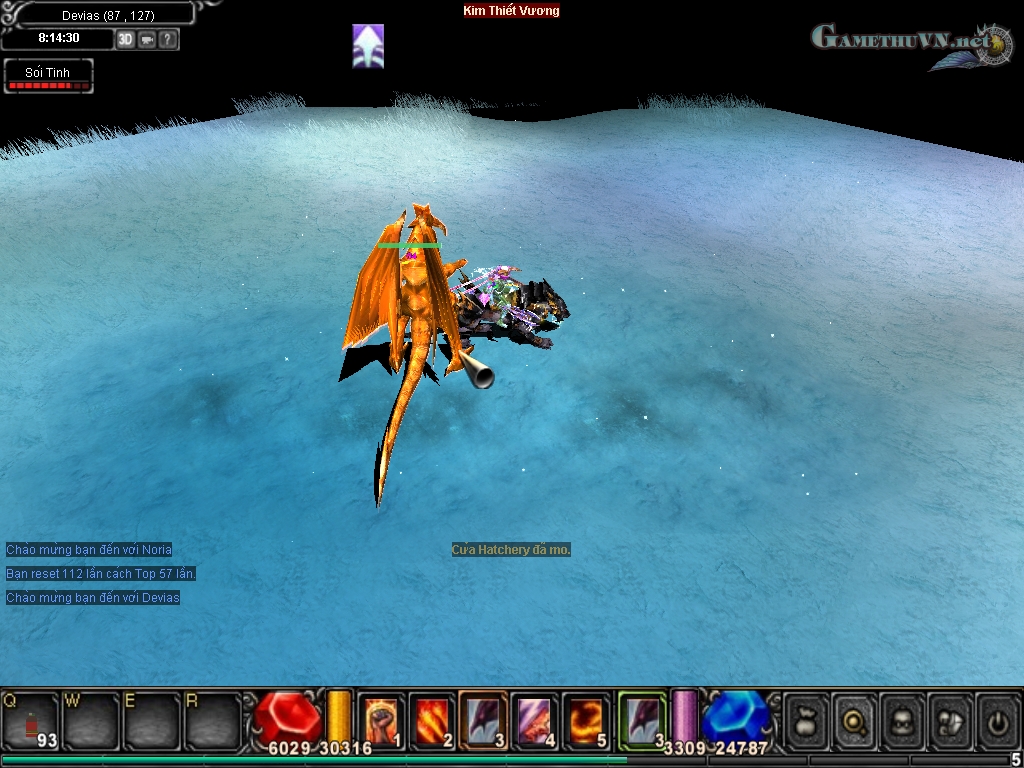Image resolution: width=1024 pixels, height=768 pixels.
Task: Open the skull-faced character button
Action: [x=903, y=720]
